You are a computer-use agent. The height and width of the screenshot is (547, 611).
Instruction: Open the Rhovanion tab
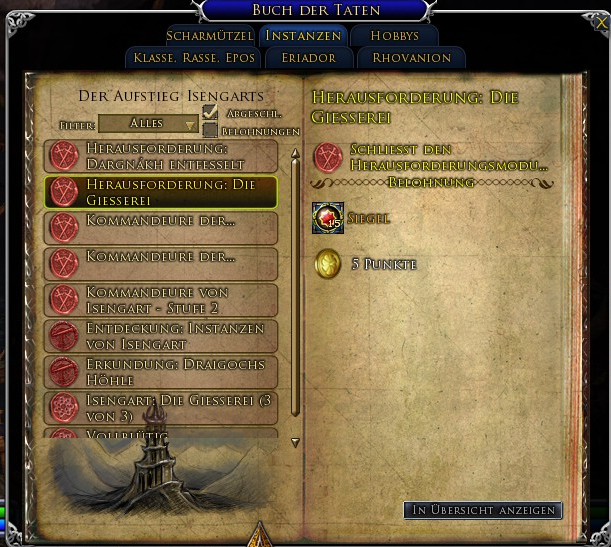click(x=411, y=58)
